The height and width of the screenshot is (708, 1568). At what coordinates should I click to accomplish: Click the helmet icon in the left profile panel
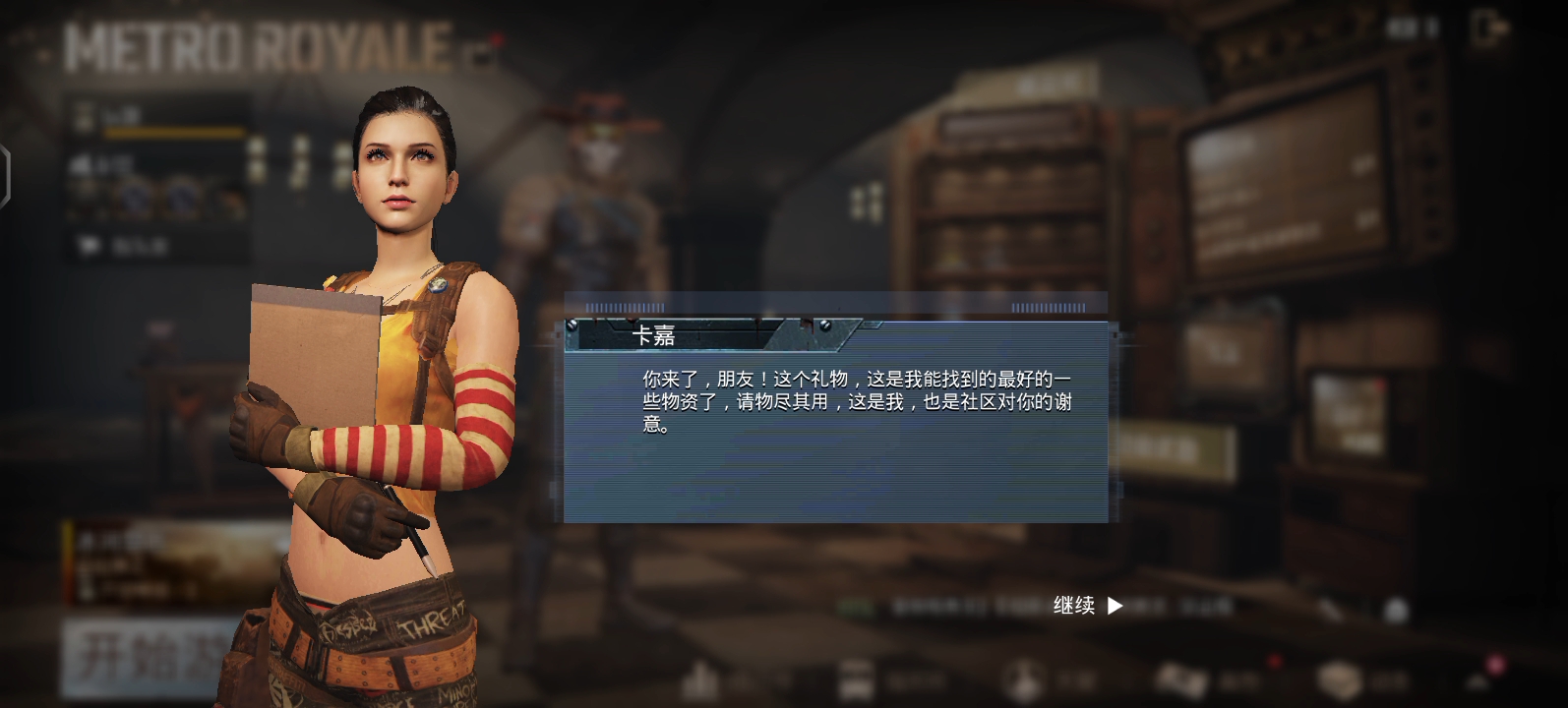click(88, 243)
